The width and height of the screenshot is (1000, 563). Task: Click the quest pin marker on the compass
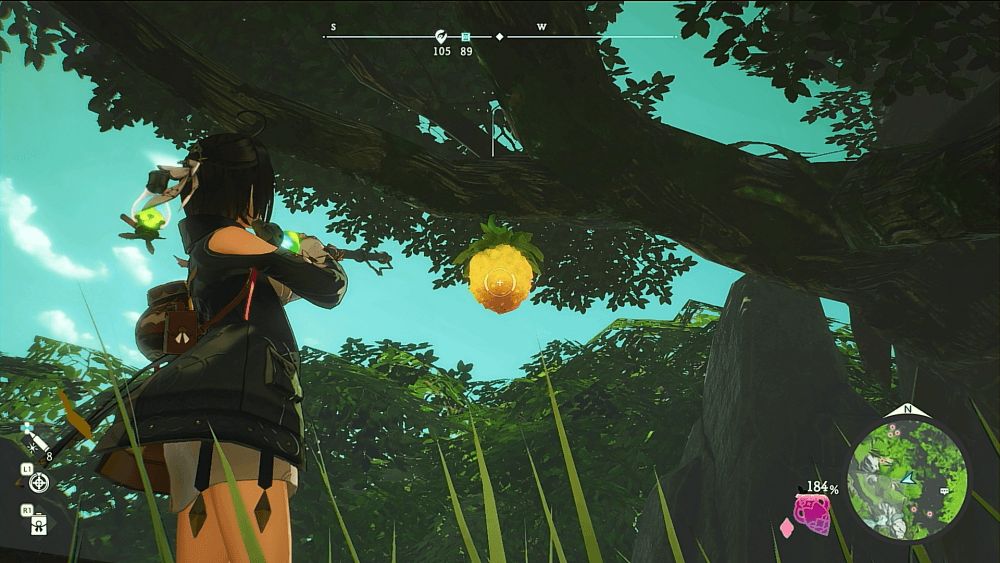pos(441,37)
